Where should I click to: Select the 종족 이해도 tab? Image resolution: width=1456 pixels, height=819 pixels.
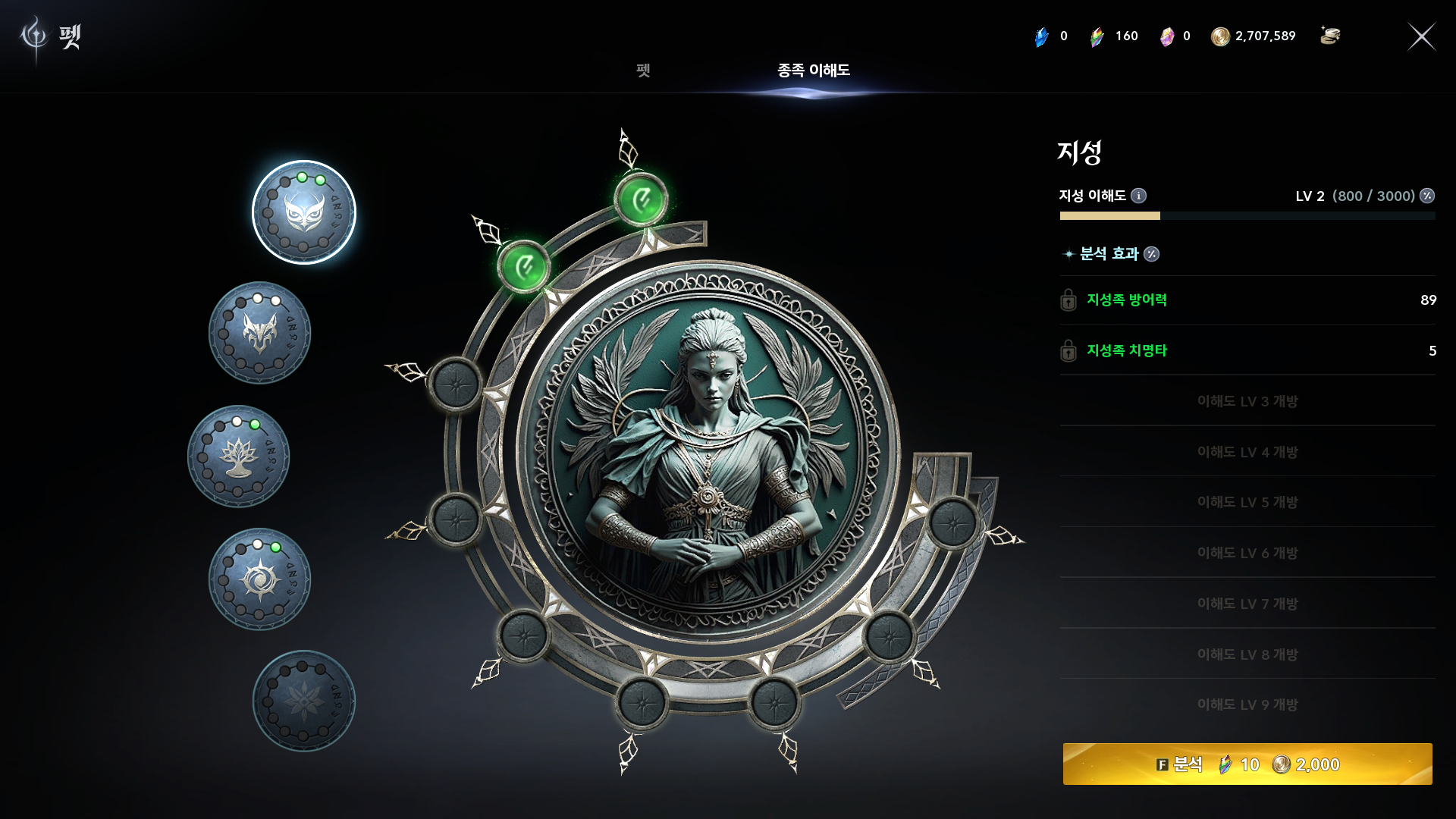click(x=813, y=71)
